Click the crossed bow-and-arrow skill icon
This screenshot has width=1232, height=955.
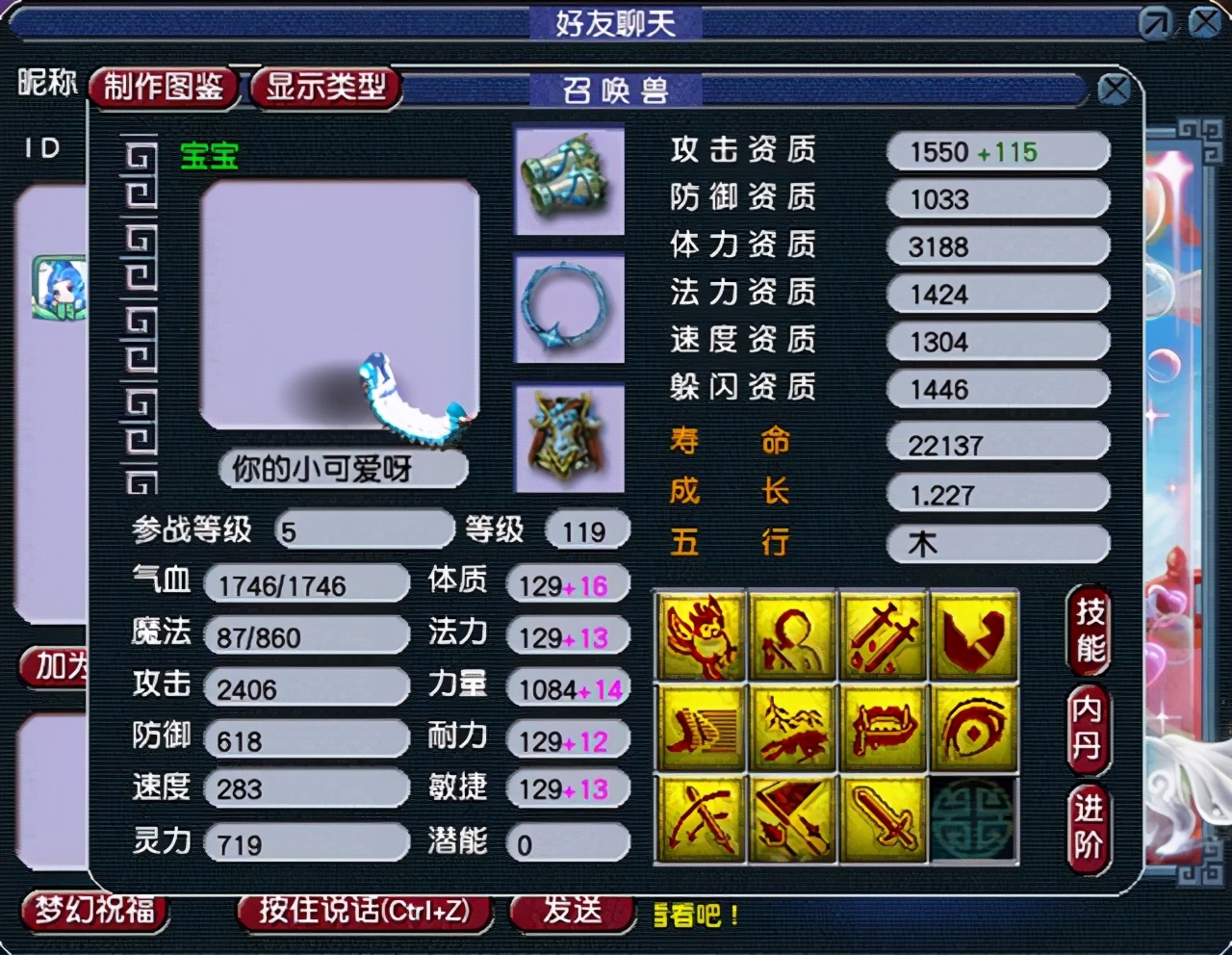click(700, 823)
